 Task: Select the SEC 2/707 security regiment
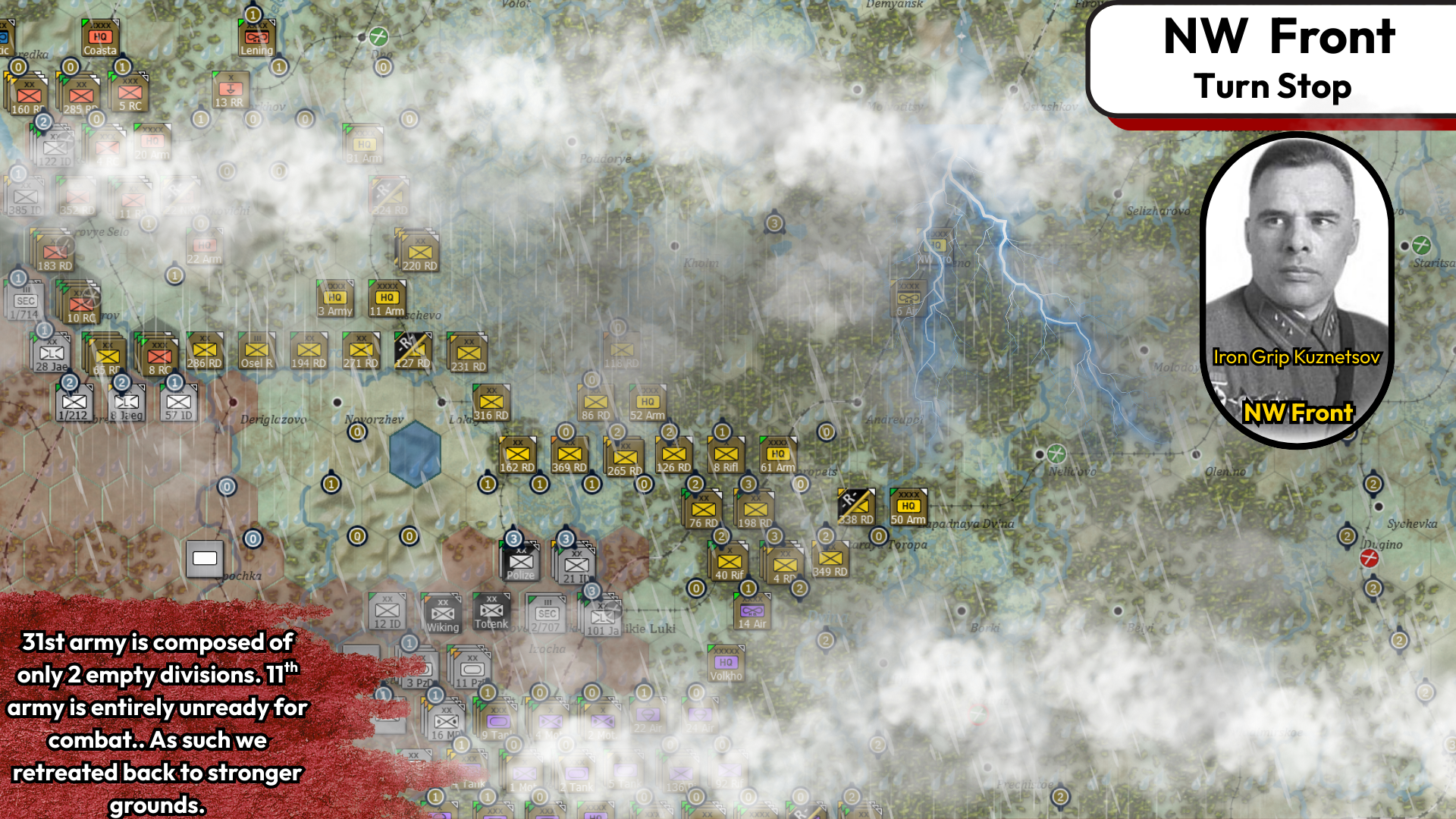point(545,613)
